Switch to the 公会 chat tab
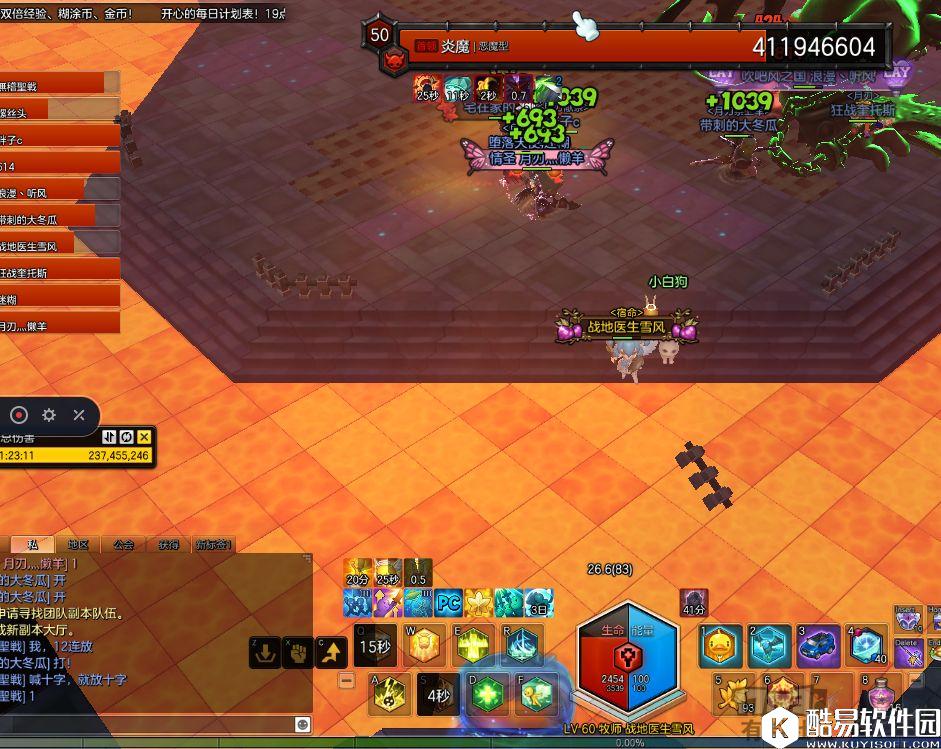Image resolution: width=941 pixels, height=749 pixels. pos(123,544)
